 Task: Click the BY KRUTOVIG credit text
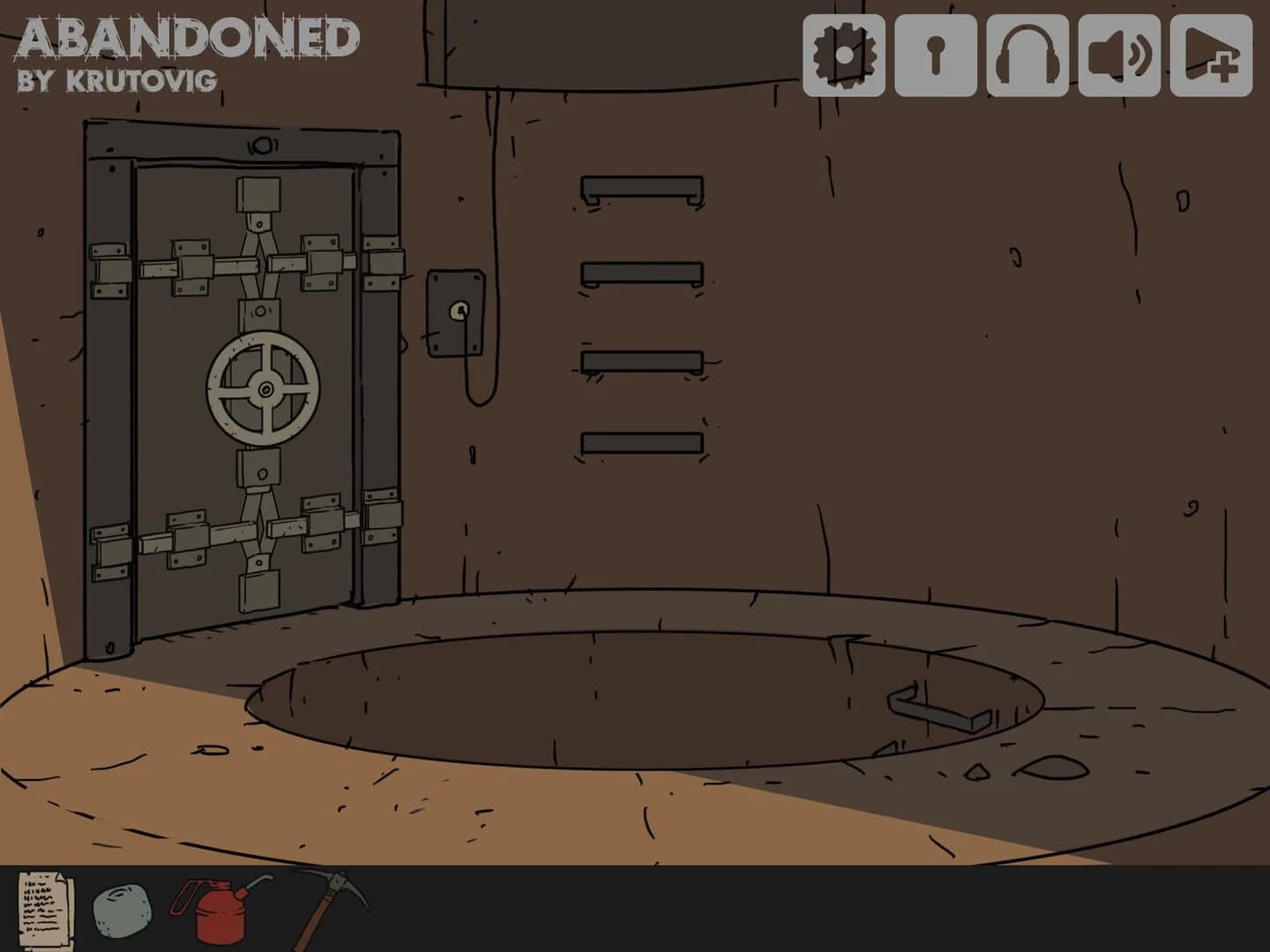(x=117, y=81)
